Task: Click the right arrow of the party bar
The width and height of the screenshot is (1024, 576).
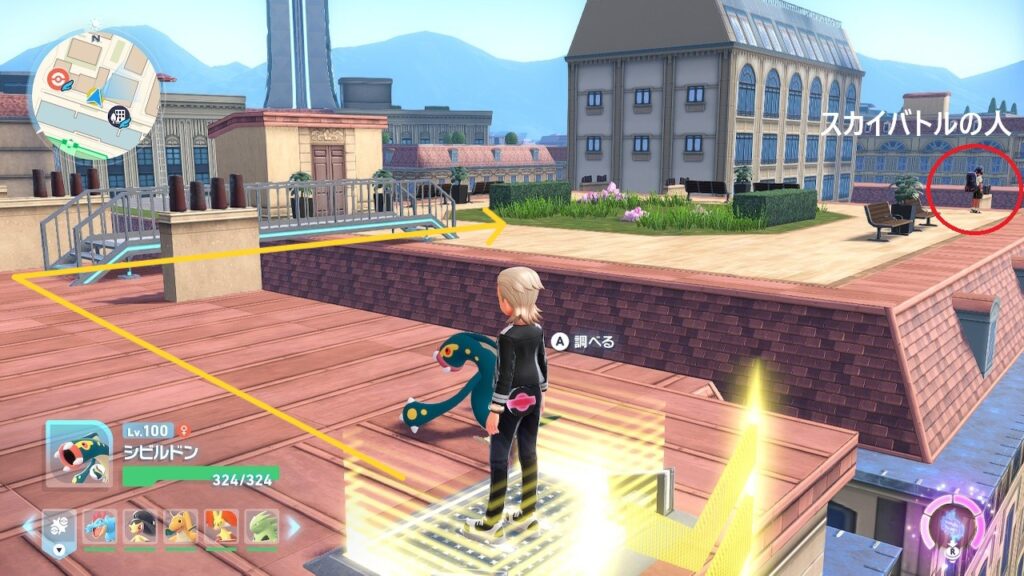Action: click(294, 526)
